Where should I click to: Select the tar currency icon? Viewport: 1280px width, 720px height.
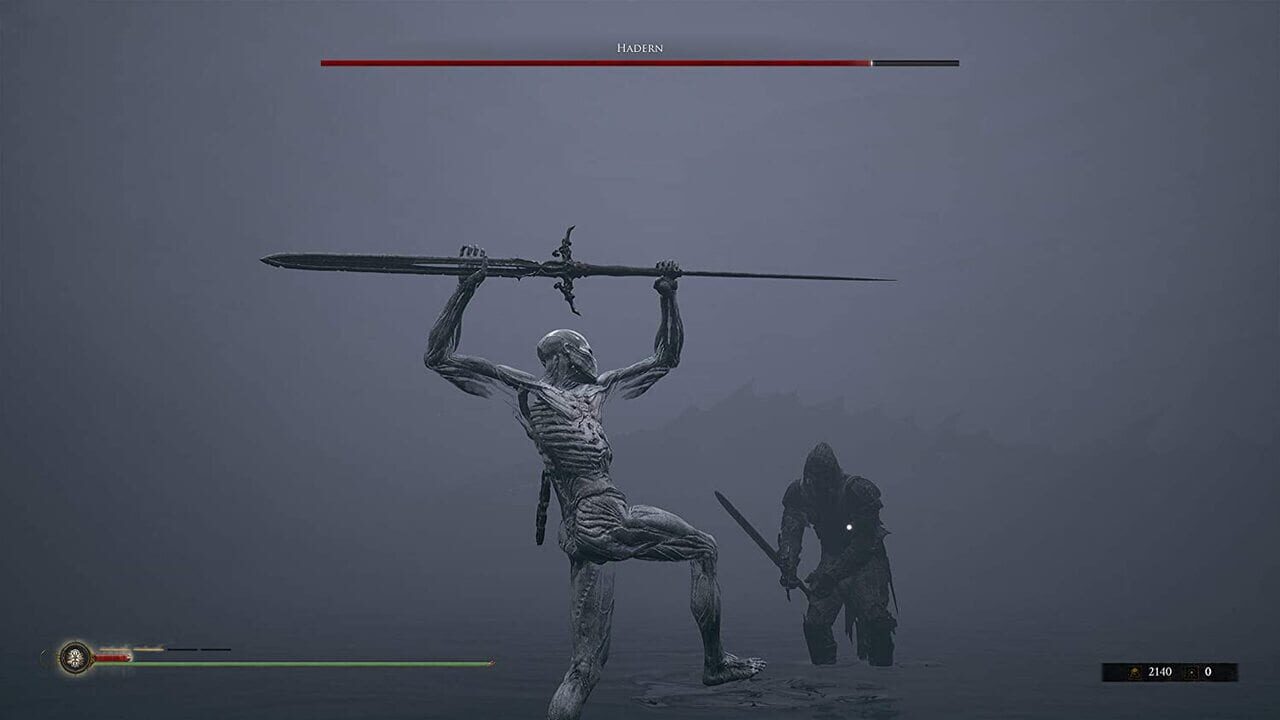coord(1135,671)
